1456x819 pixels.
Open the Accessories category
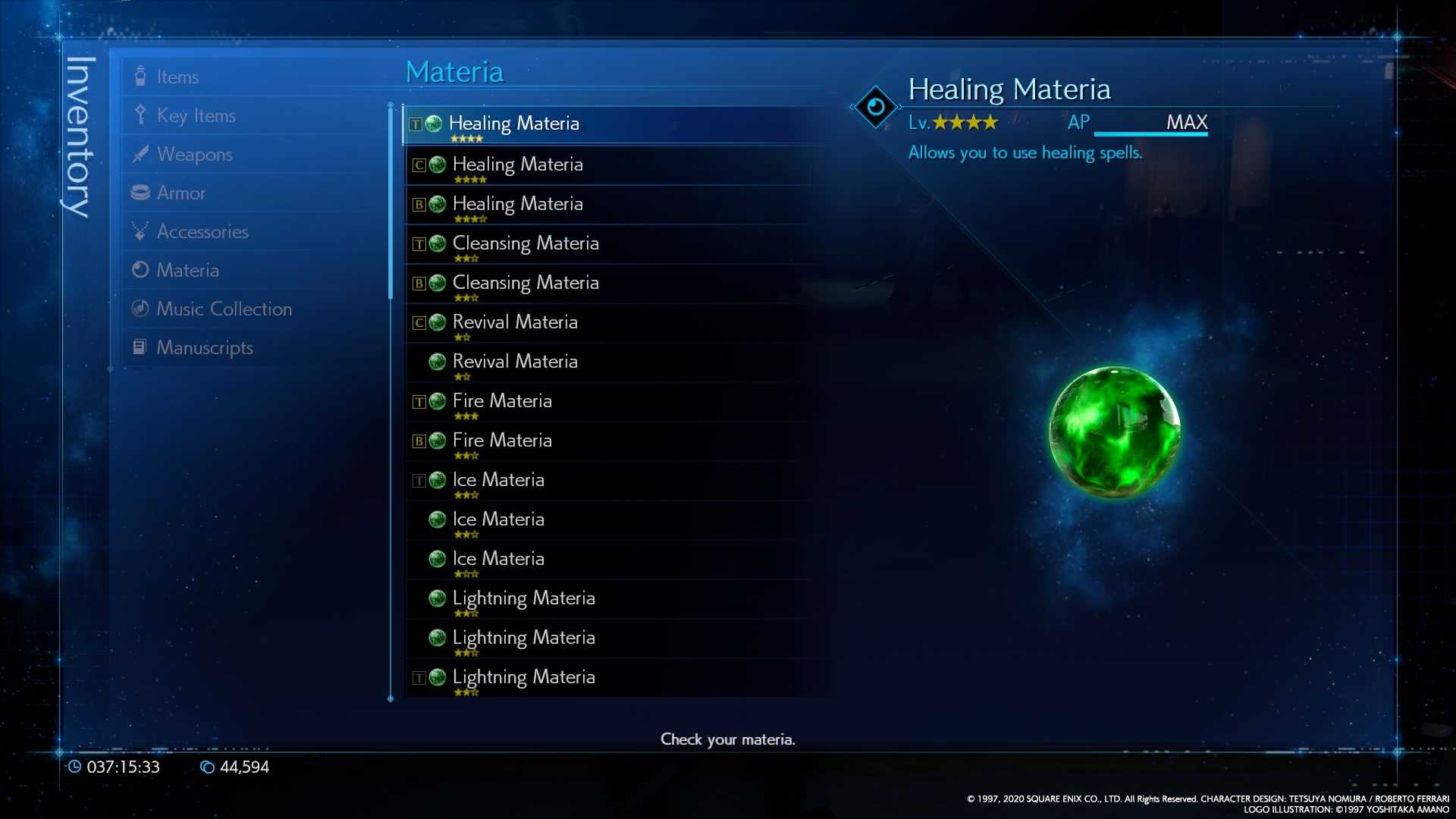pyautogui.click(x=202, y=231)
